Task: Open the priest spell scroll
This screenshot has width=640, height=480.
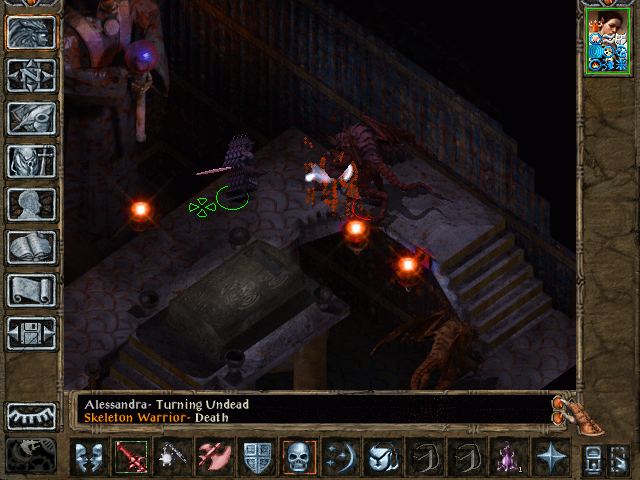Action: click(x=31, y=290)
